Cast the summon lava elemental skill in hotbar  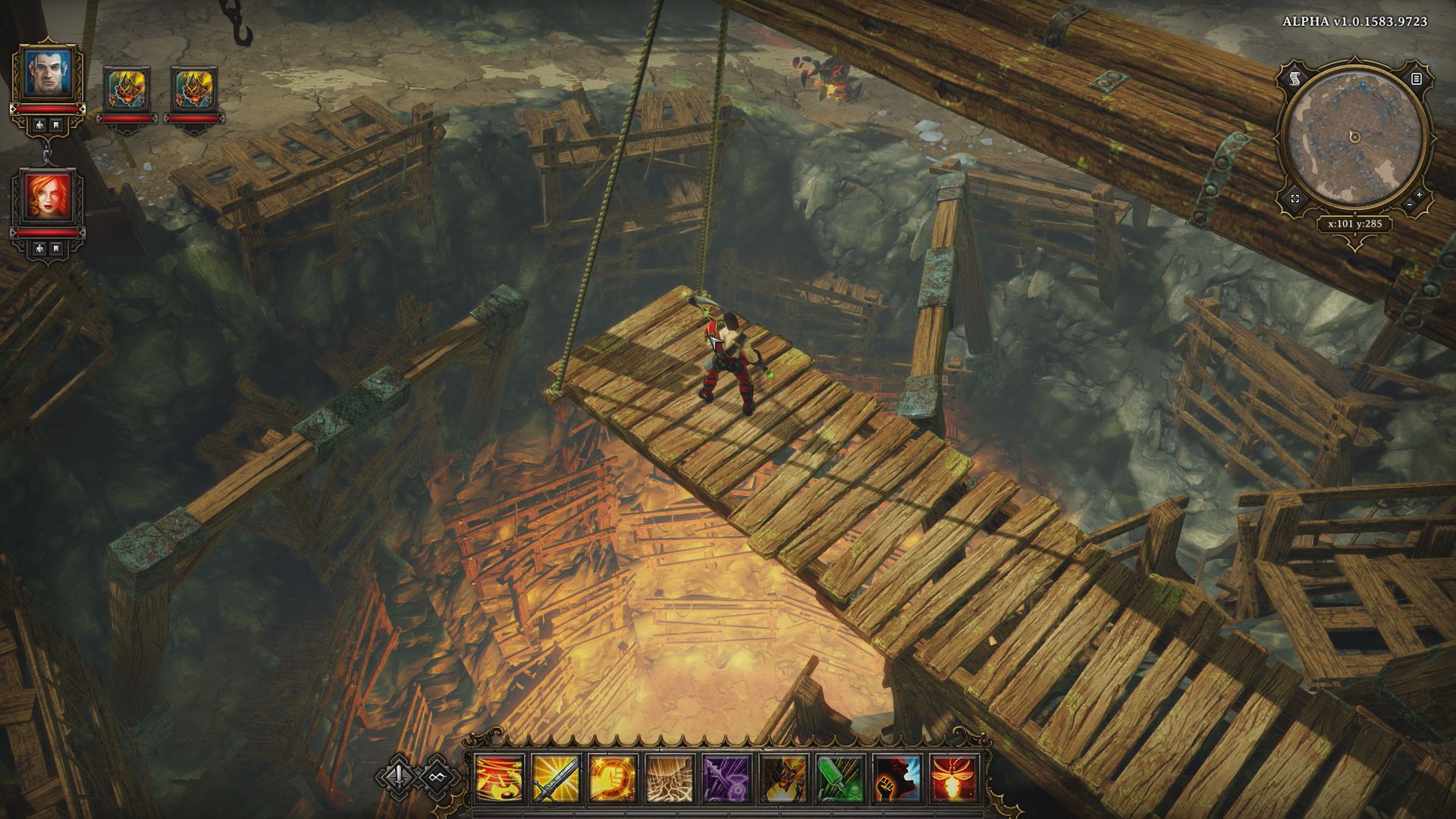783,780
